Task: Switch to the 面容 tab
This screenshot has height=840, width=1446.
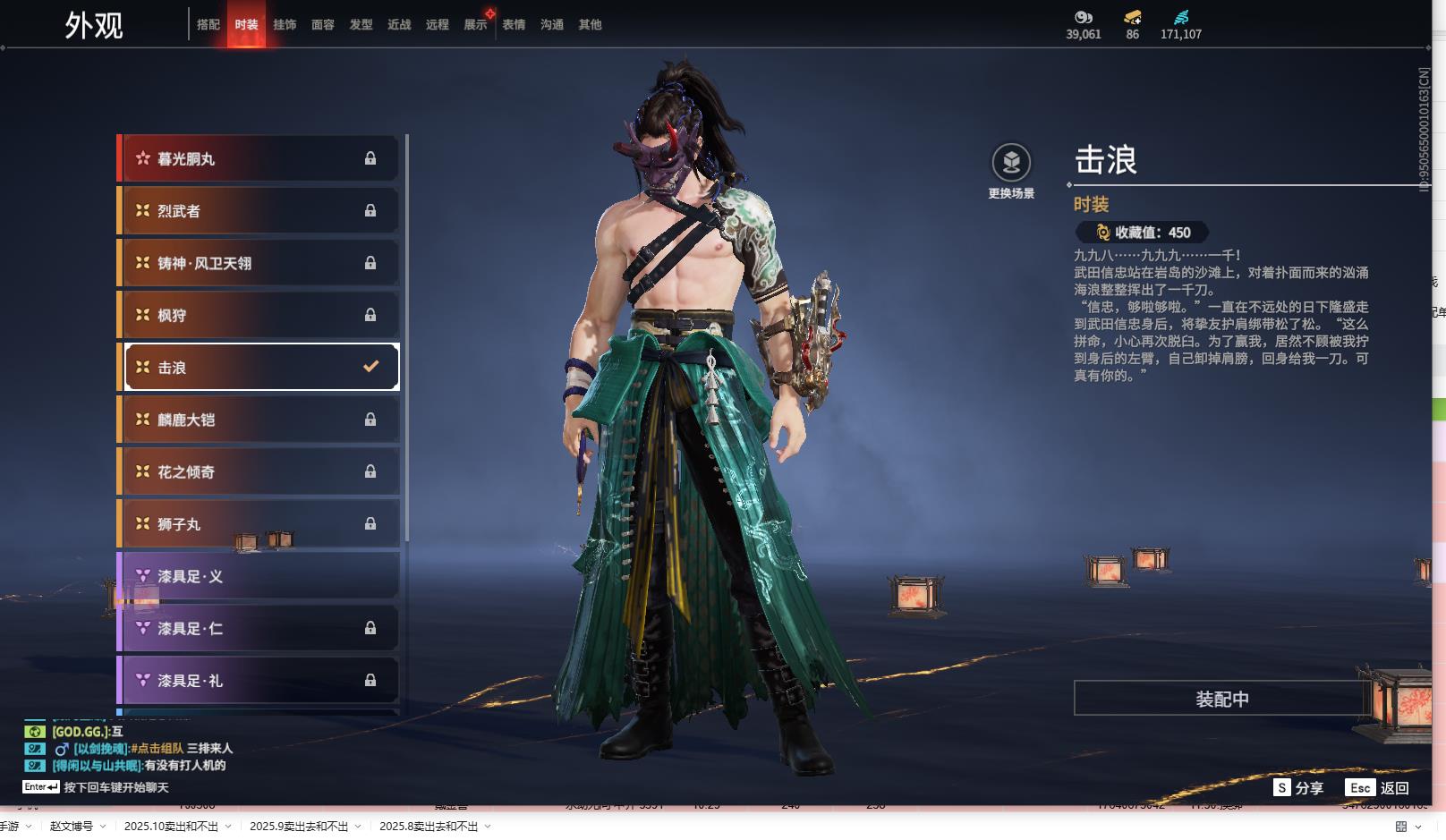Action: [x=323, y=25]
